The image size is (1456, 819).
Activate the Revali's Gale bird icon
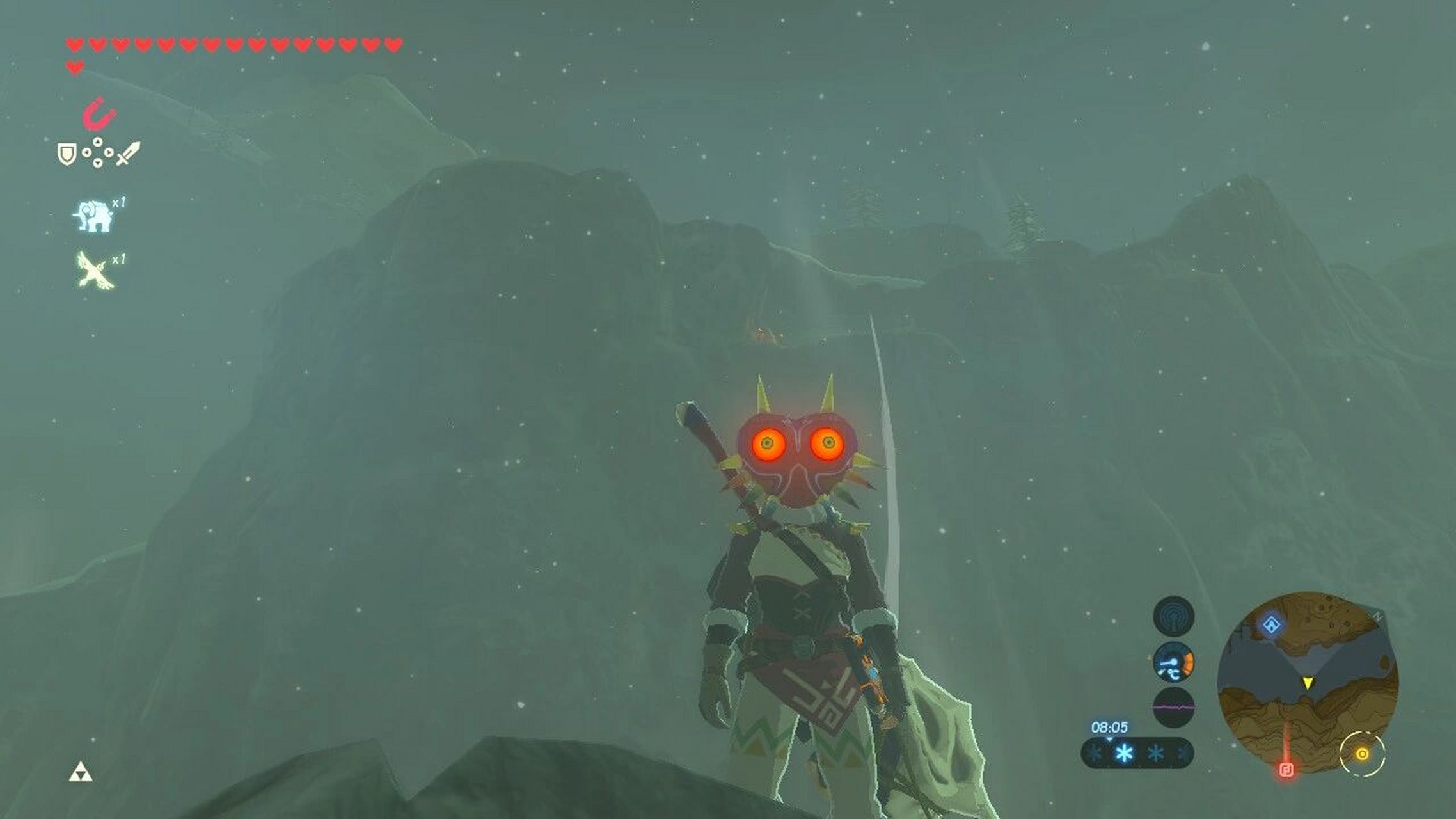coord(95,270)
